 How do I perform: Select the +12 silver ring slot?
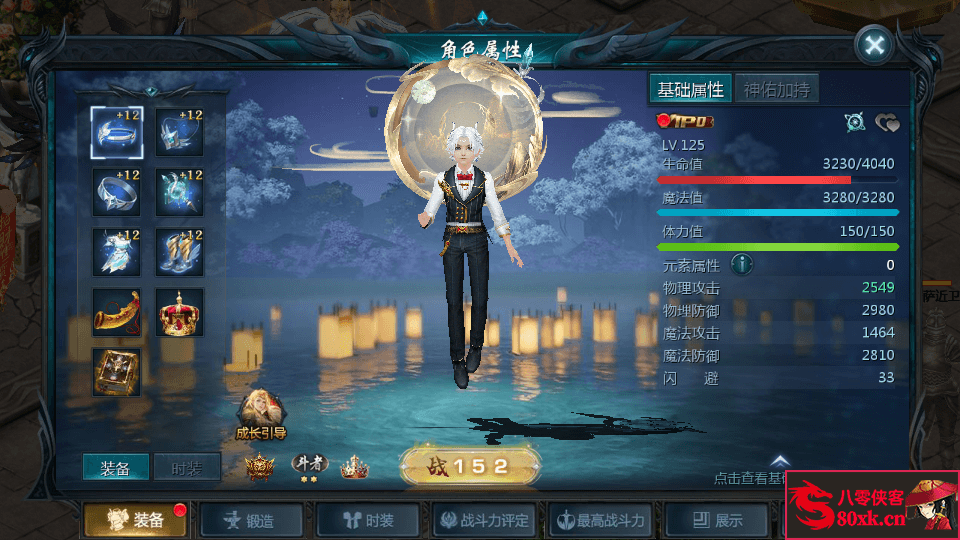pyautogui.click(x=117, y=192)
